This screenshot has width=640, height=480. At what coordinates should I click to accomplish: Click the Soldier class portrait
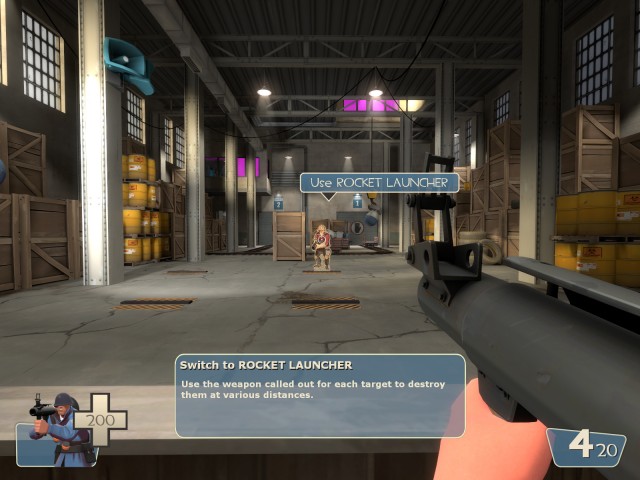[58, 429]
